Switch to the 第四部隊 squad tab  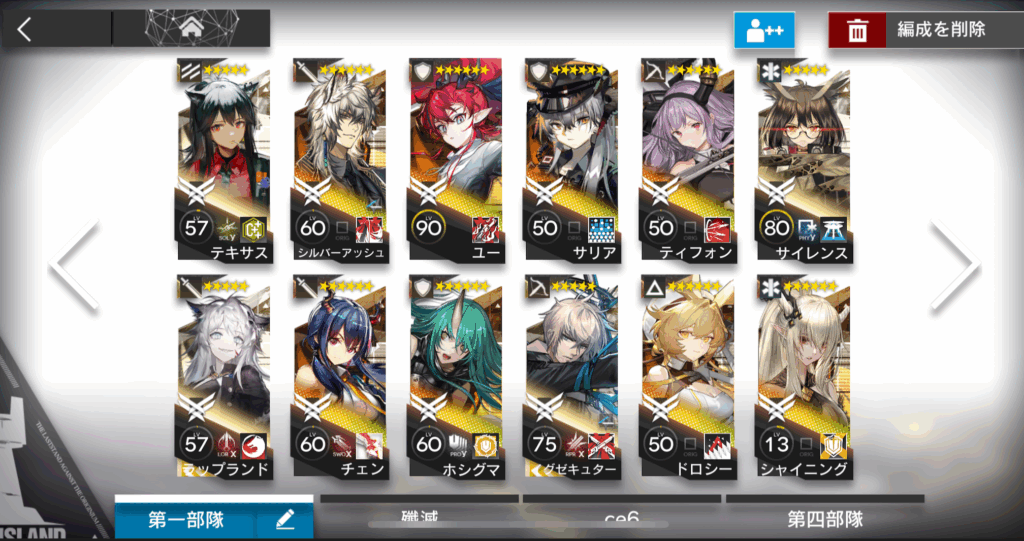(x=824, y=519)
